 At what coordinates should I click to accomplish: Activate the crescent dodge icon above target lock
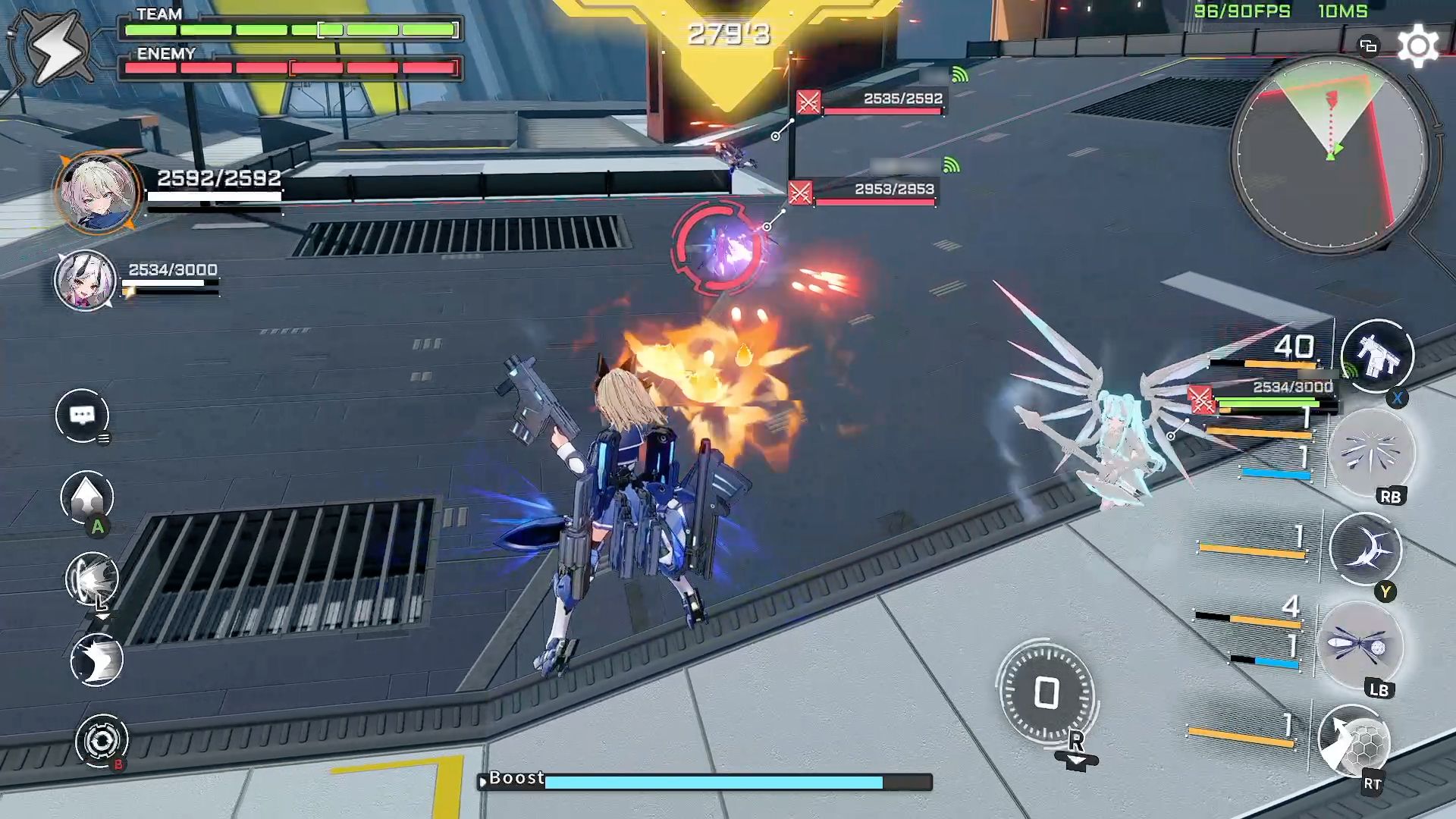pos(96,660)
